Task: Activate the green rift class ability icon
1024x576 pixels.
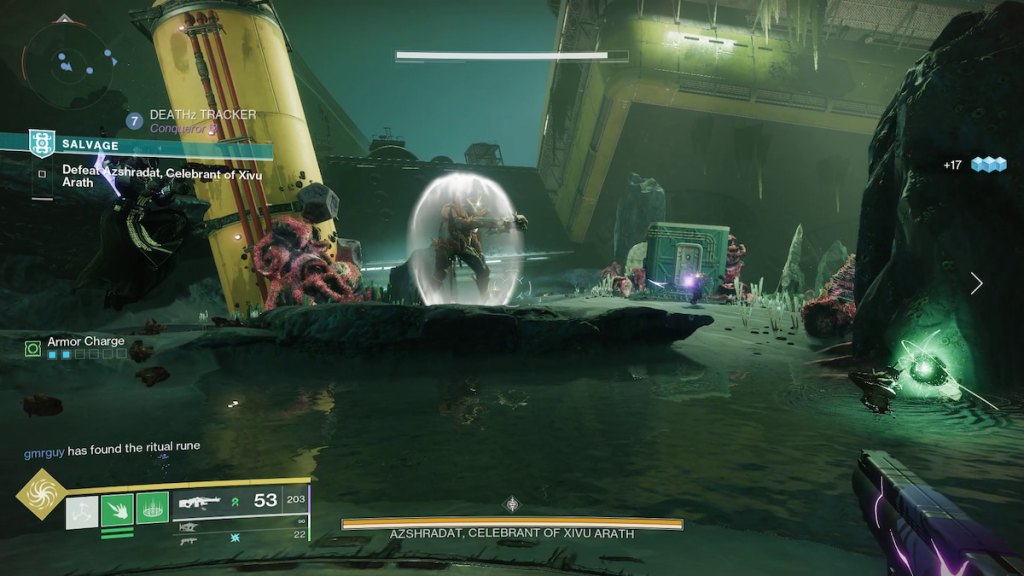Action: [x=152, y=510]
